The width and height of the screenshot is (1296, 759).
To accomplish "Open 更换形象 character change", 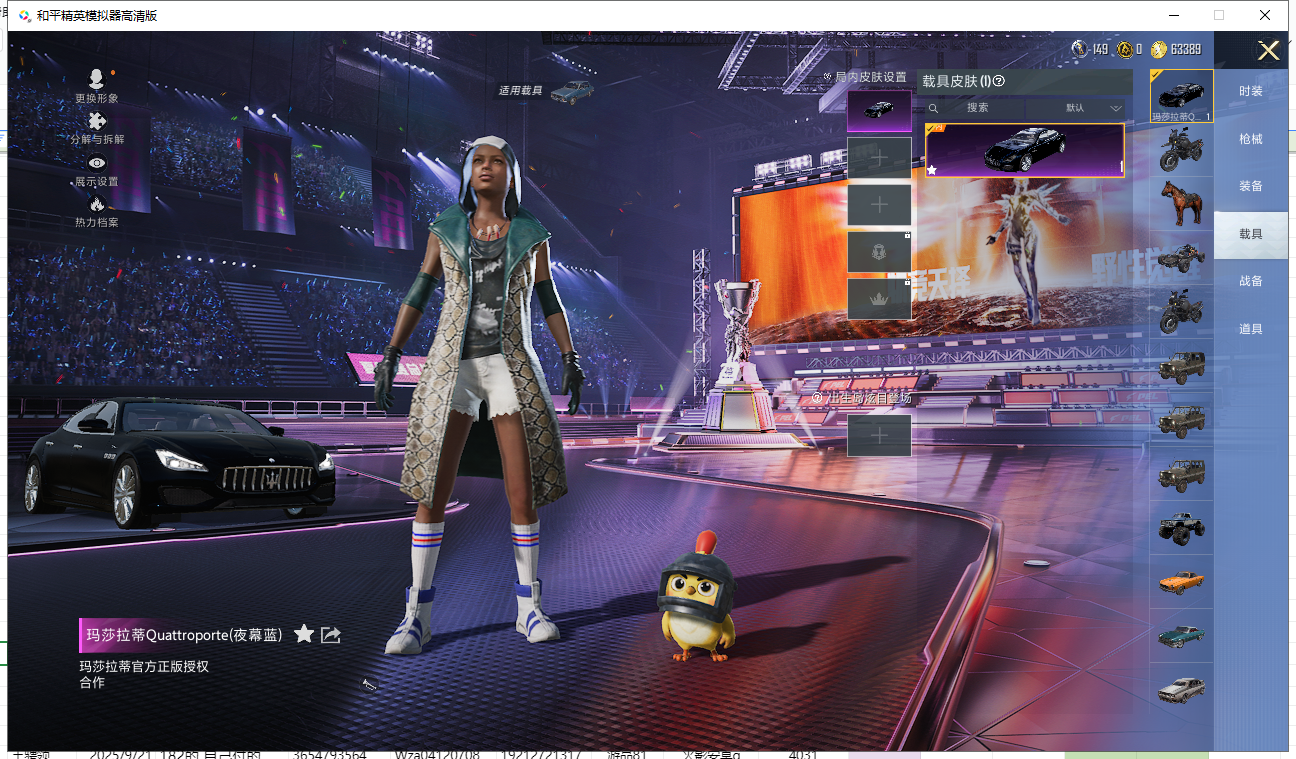I will coord(96,86).
